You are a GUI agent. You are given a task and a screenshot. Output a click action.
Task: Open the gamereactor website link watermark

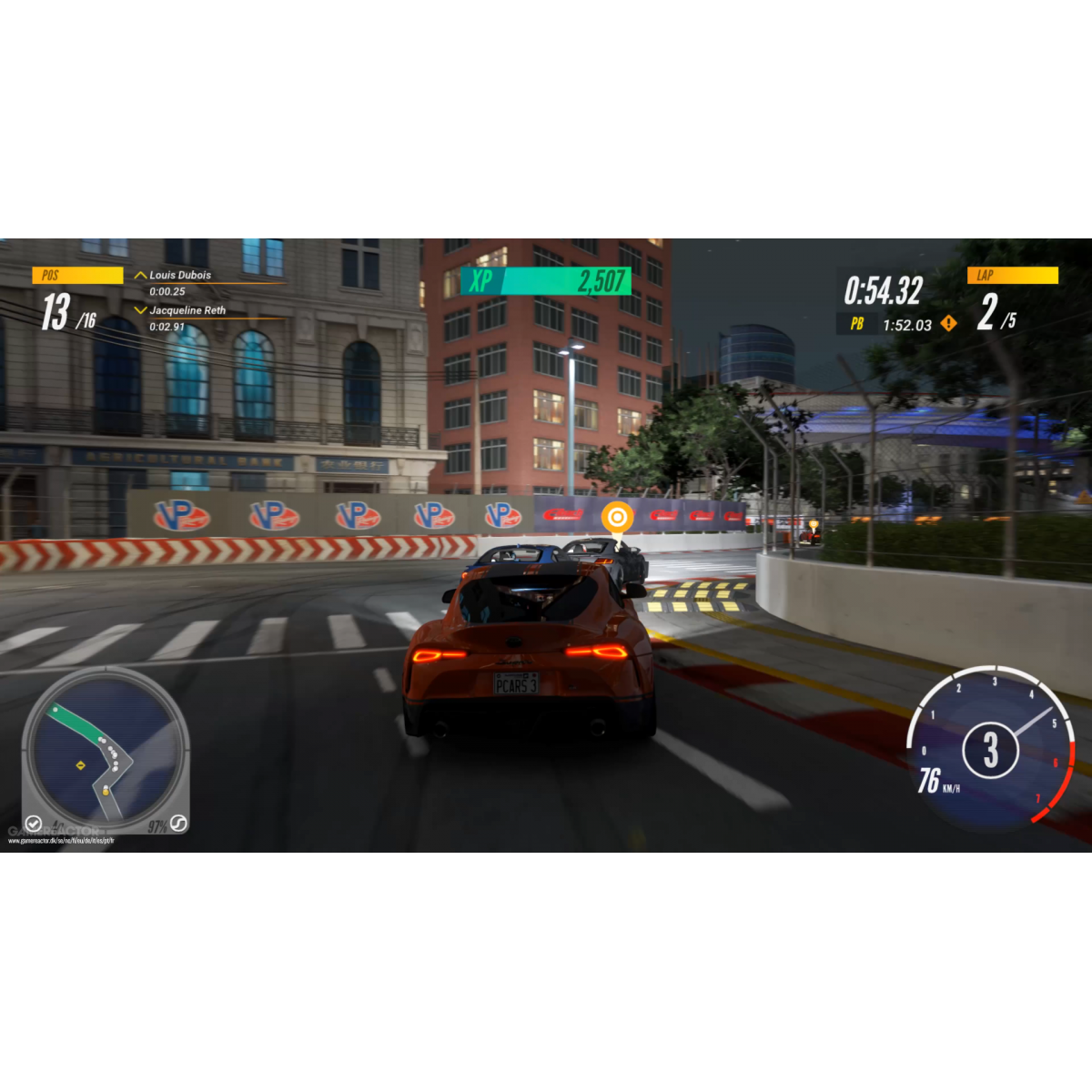pyautogui.click(x=61, y=841)
